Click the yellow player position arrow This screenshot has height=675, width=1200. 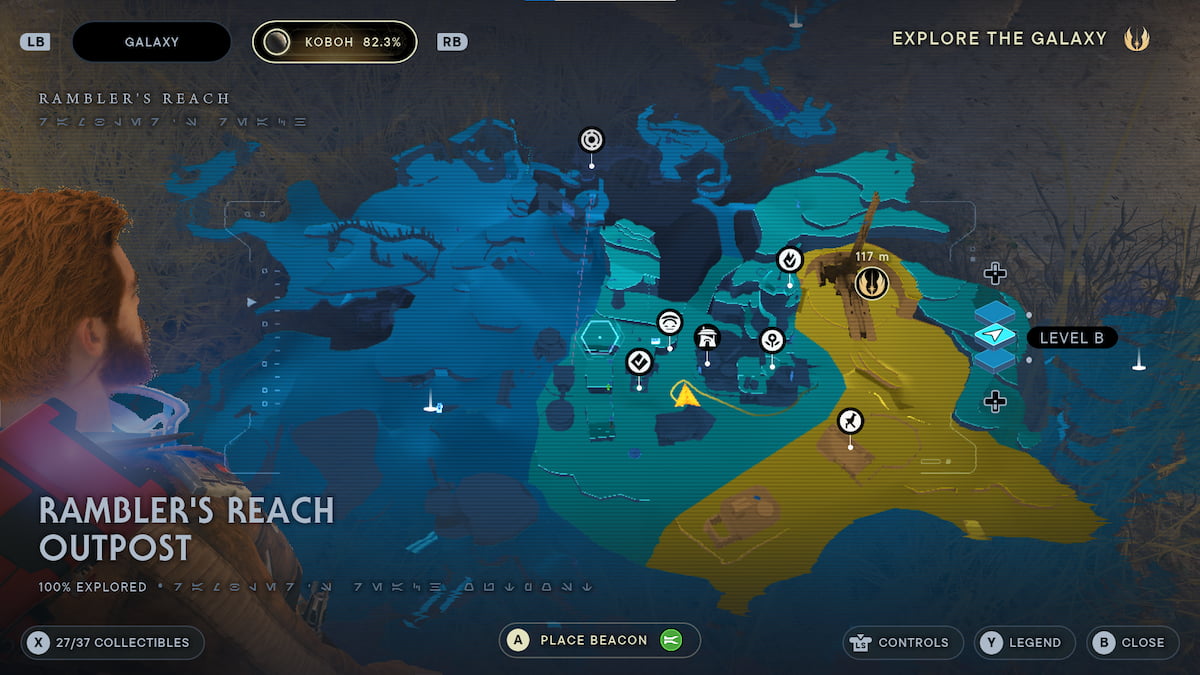pos(685,396)
